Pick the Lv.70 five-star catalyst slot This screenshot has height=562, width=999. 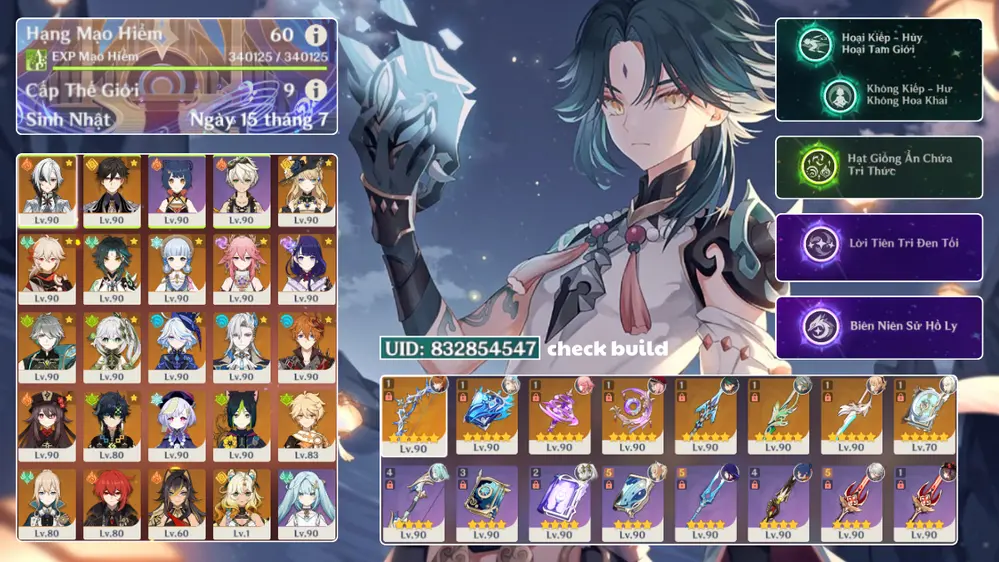point(923,414)
